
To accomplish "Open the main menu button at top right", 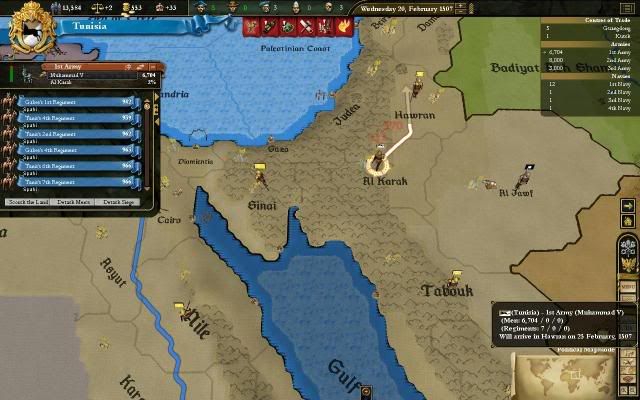I will pyautogui.click(x=625, y=8).
